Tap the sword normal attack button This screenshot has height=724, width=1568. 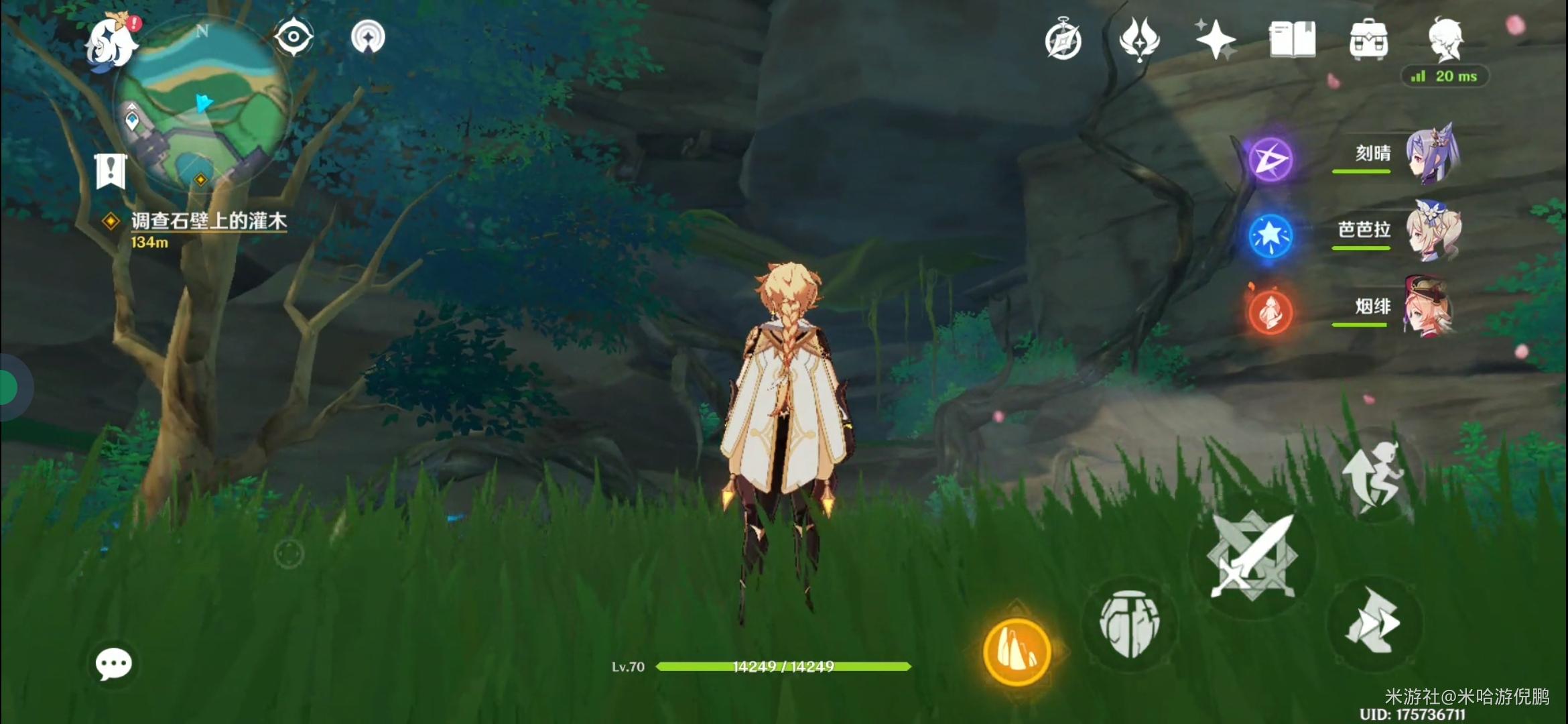tap(1252, 556)
